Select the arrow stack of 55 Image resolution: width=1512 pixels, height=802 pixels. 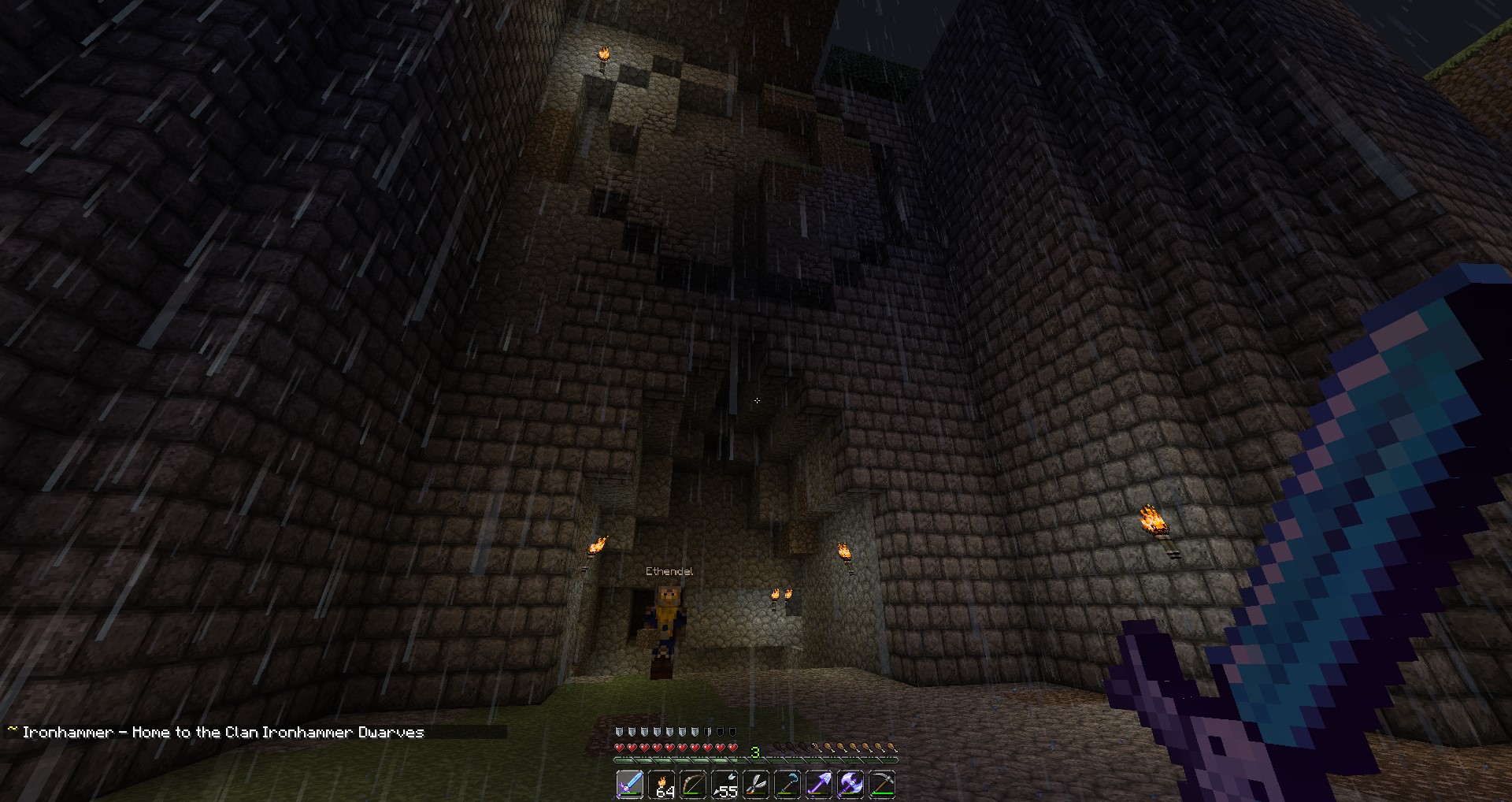724,785
